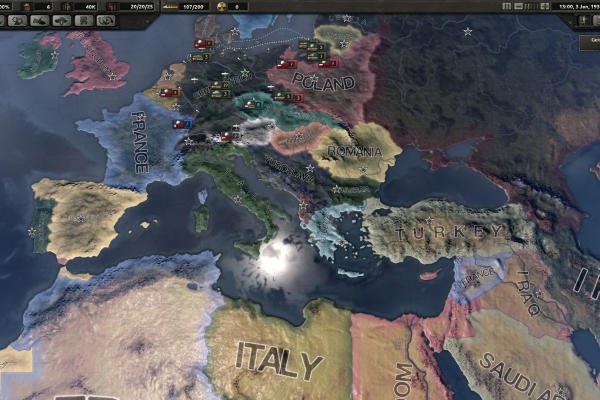This screenshot has height=400, width=600.
Task: Open the Trade menu button
Action: click(x=17, y=19)
